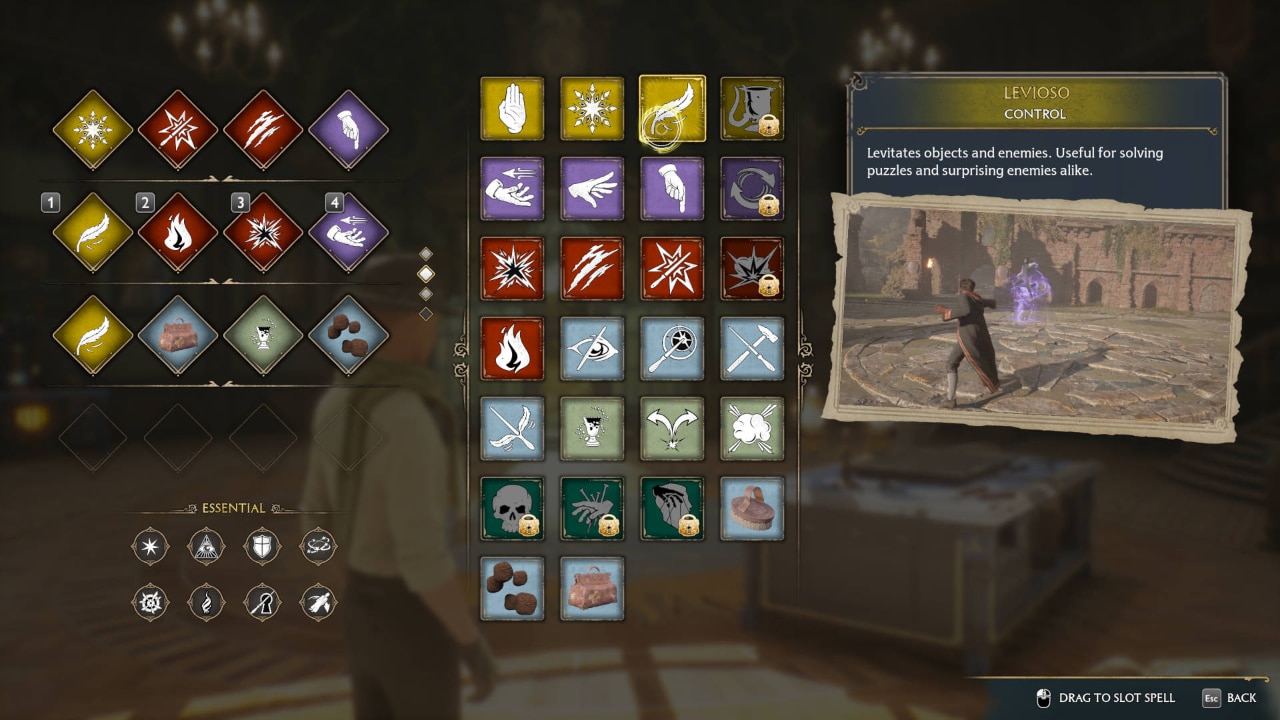1280x720 pixels.
Task: Select the broom flight icon in Essential row
Action: coord(318,602)
